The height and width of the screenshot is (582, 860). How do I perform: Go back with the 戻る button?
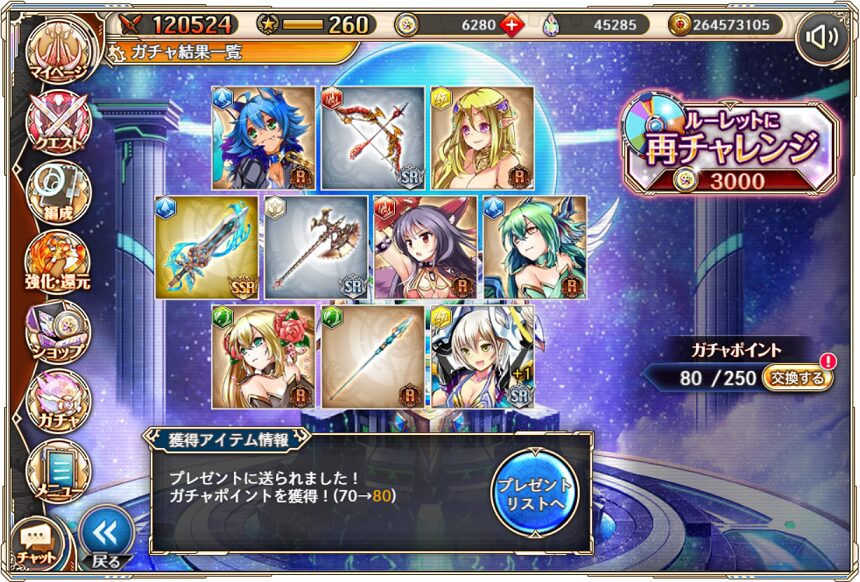point(106,537)
